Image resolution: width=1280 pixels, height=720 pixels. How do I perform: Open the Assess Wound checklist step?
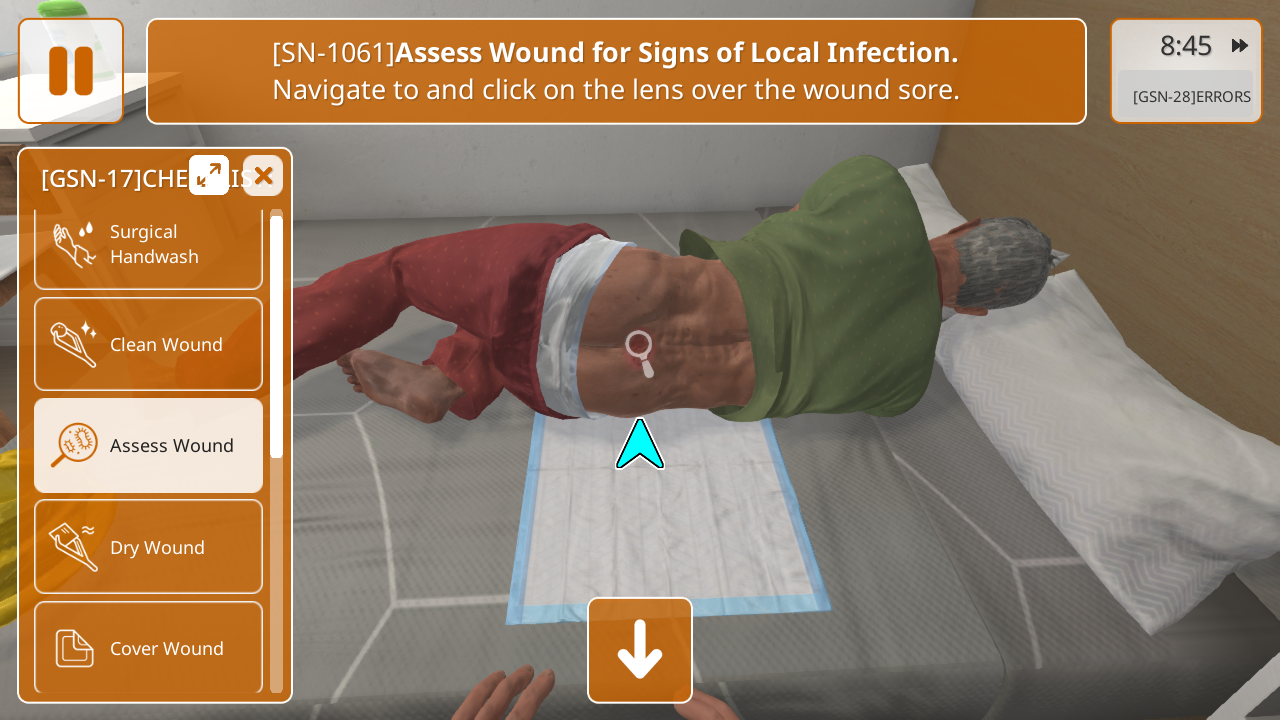148,445
